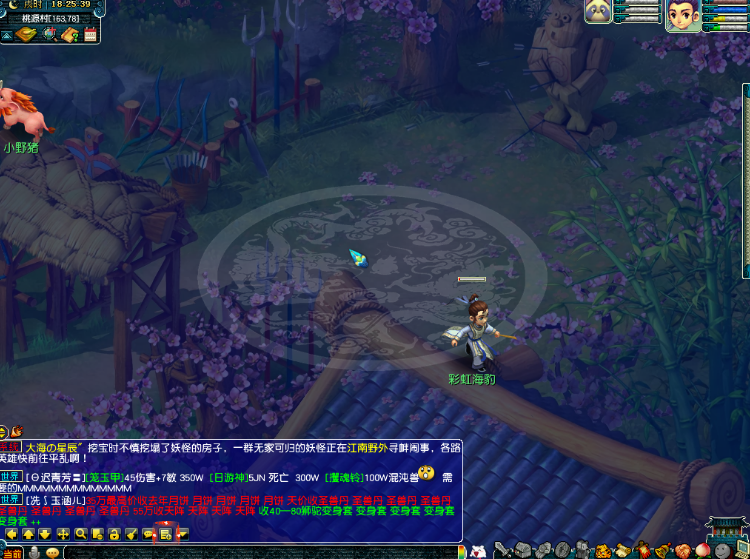Open the computer system settings icon
Image resolution: width=750 pixels, height=559 pixels.
pyautogui.click(x=741, y=550)
